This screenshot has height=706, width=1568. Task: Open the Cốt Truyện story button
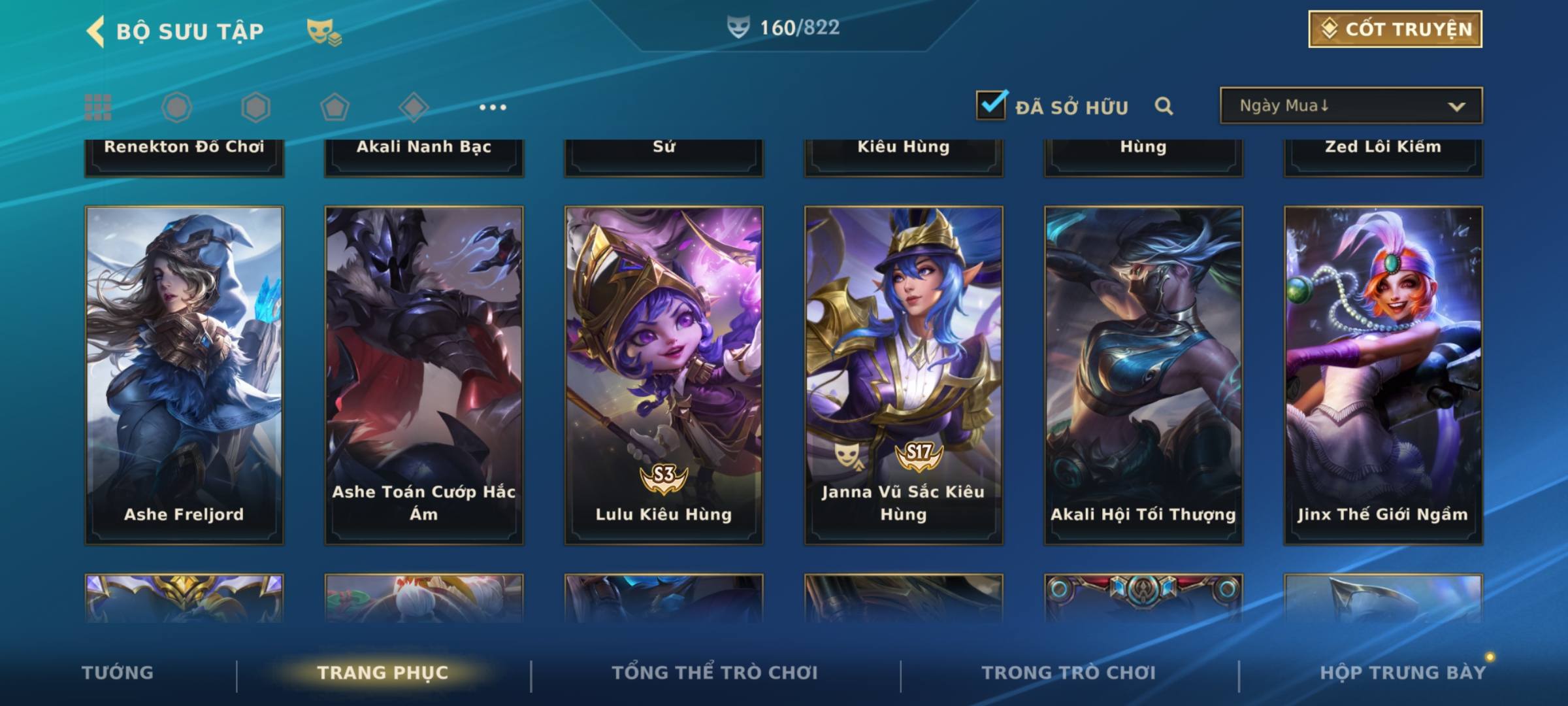click(x=1395, y=29)
